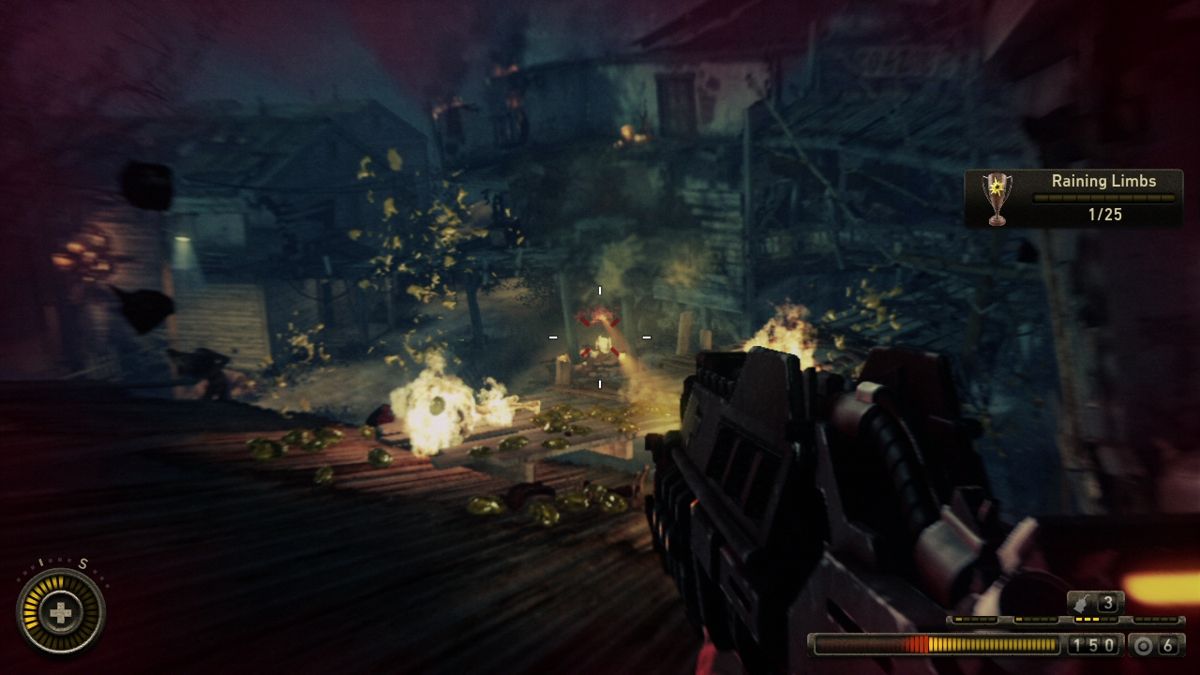1200x675 pixels.
Task: Open the Raining Limbs trophy notification
Action: point(1073,198)
